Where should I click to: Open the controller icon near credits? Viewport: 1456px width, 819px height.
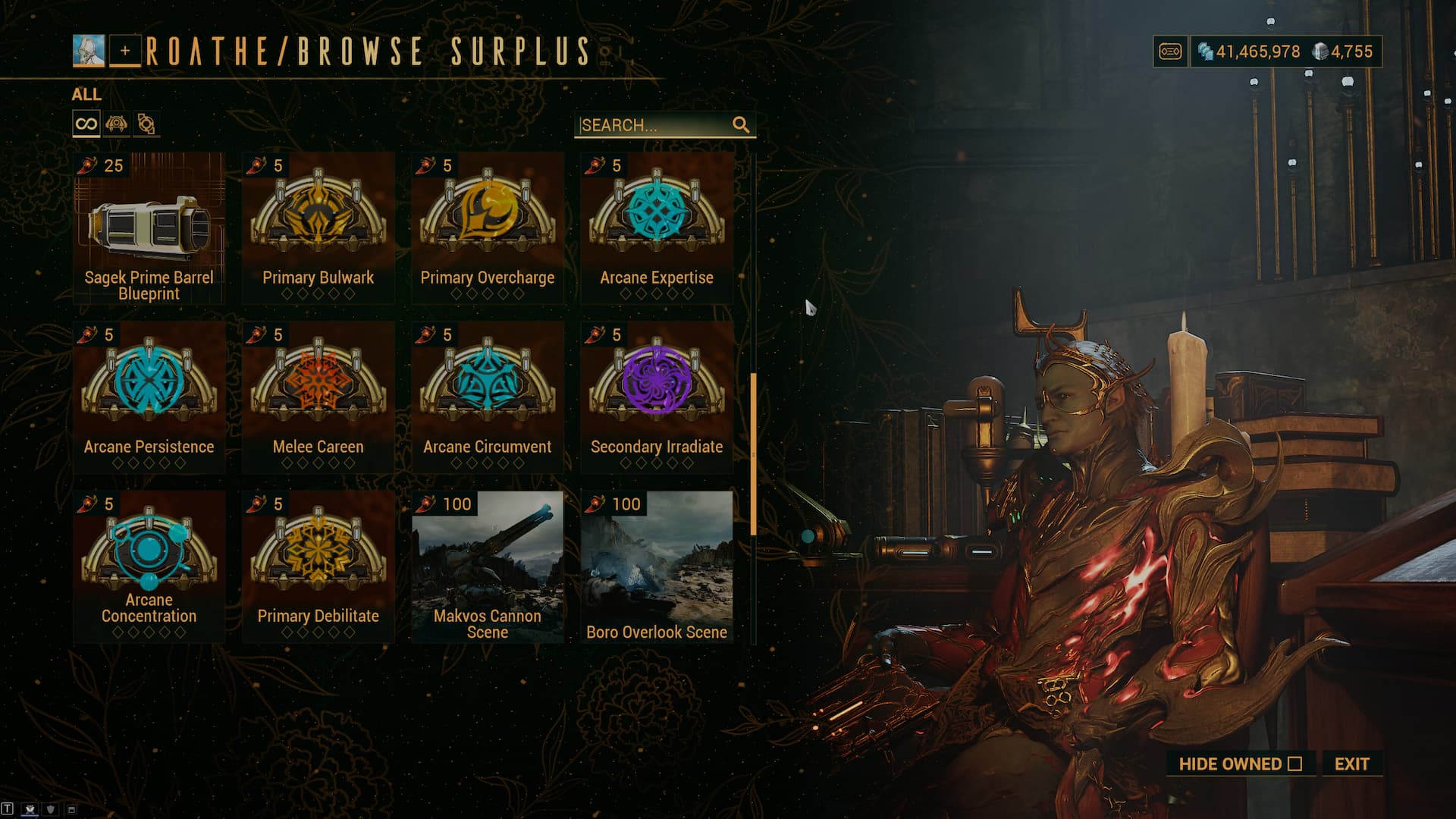1170,52
